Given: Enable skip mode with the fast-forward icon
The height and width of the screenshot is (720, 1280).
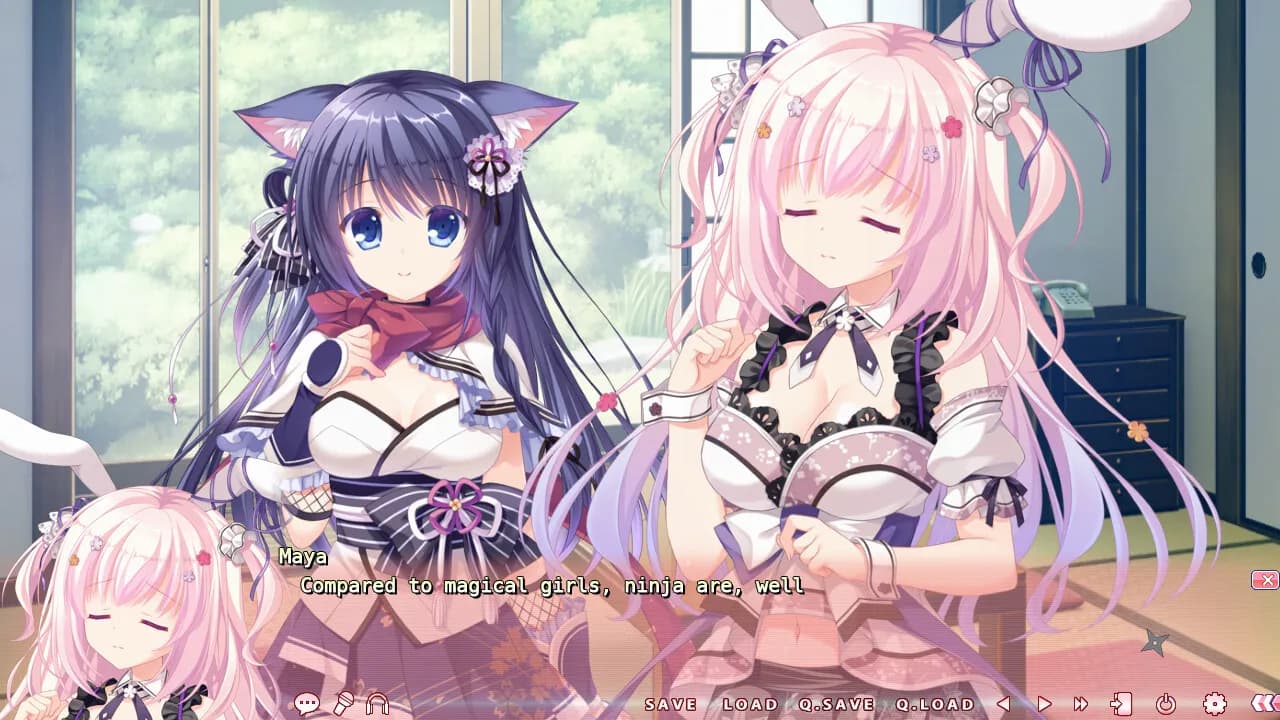Looking at the screenshot, I should [x=1080, y=703].
